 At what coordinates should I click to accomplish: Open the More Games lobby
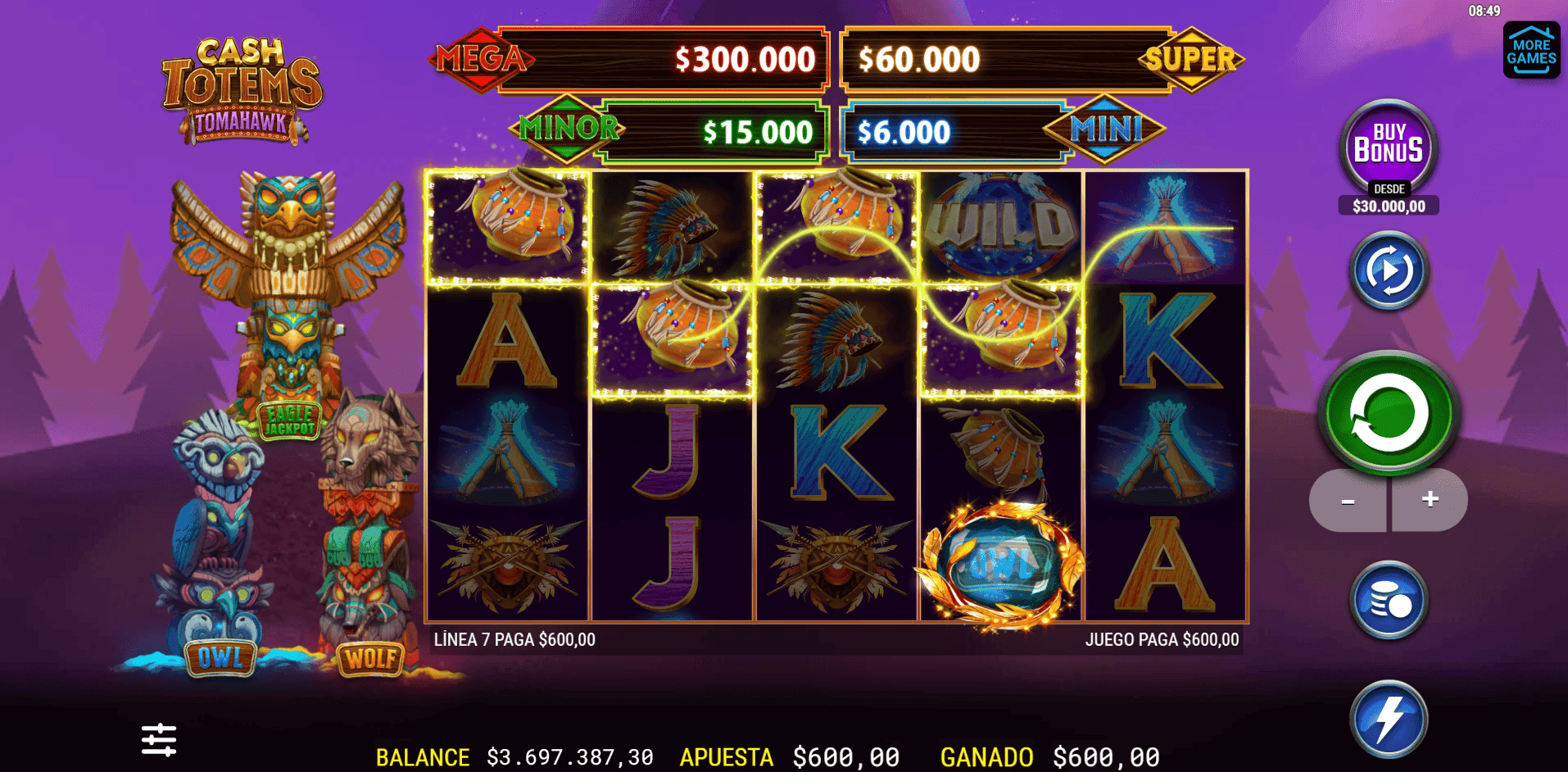(x=1531, y=51)
